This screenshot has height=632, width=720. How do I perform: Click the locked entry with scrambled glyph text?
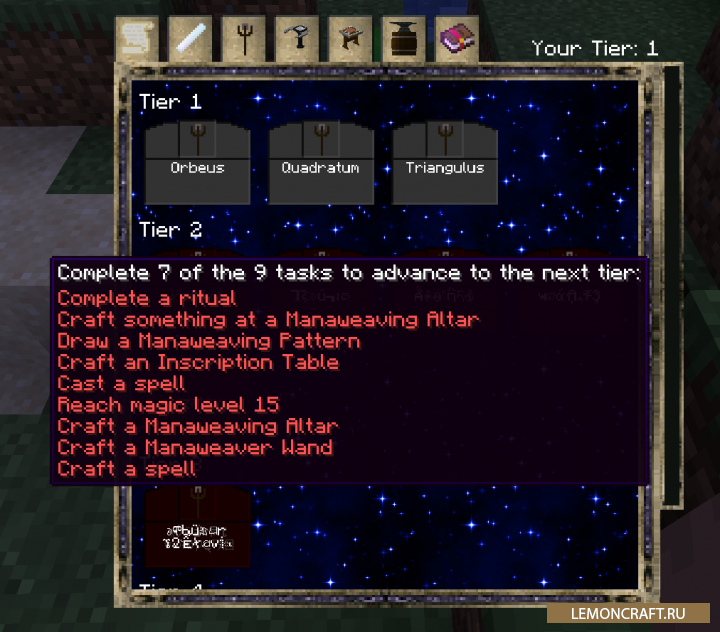pos(197,527)
